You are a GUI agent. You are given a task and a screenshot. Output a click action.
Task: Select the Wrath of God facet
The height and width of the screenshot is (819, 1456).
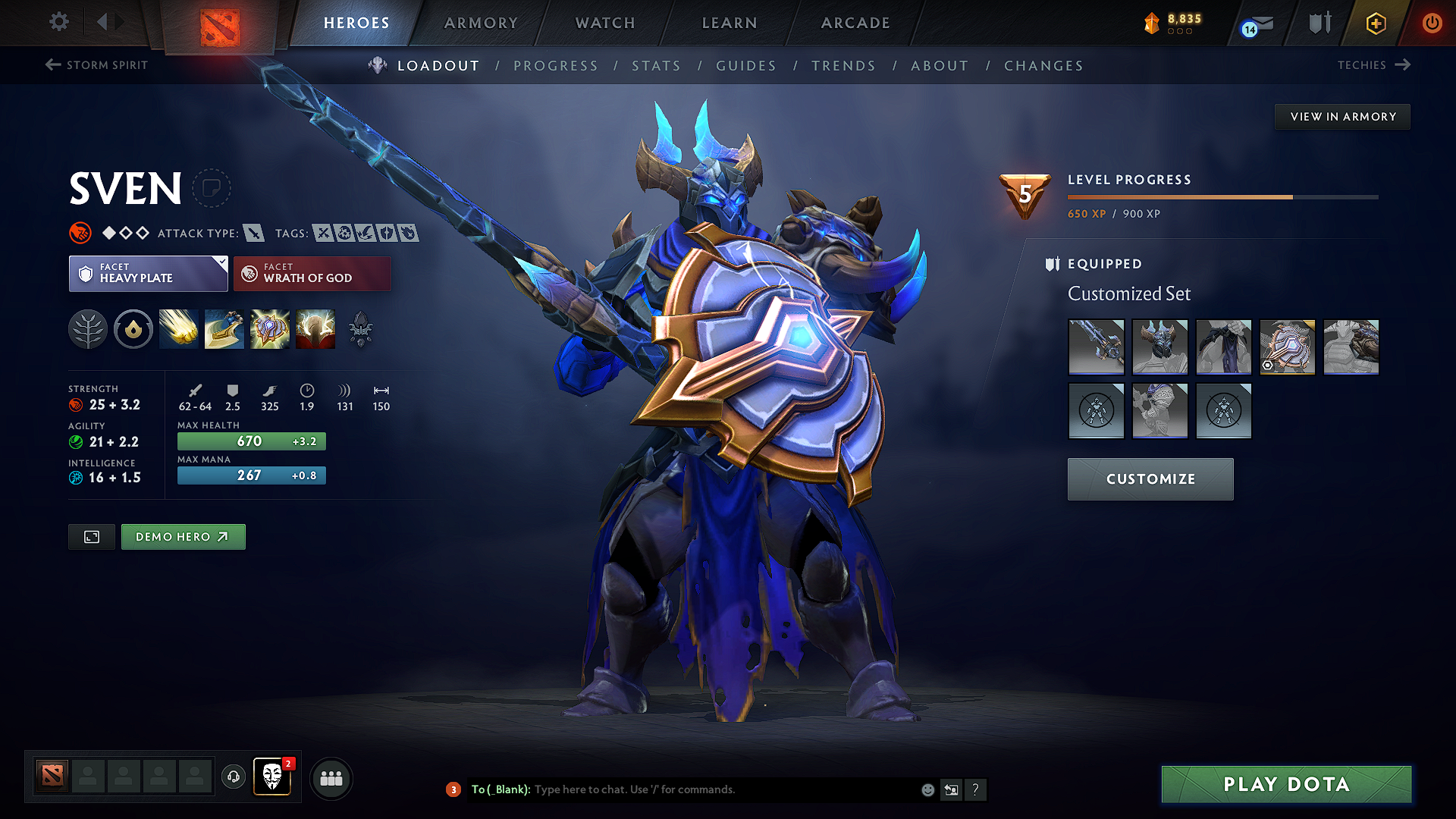click(312, 273)
